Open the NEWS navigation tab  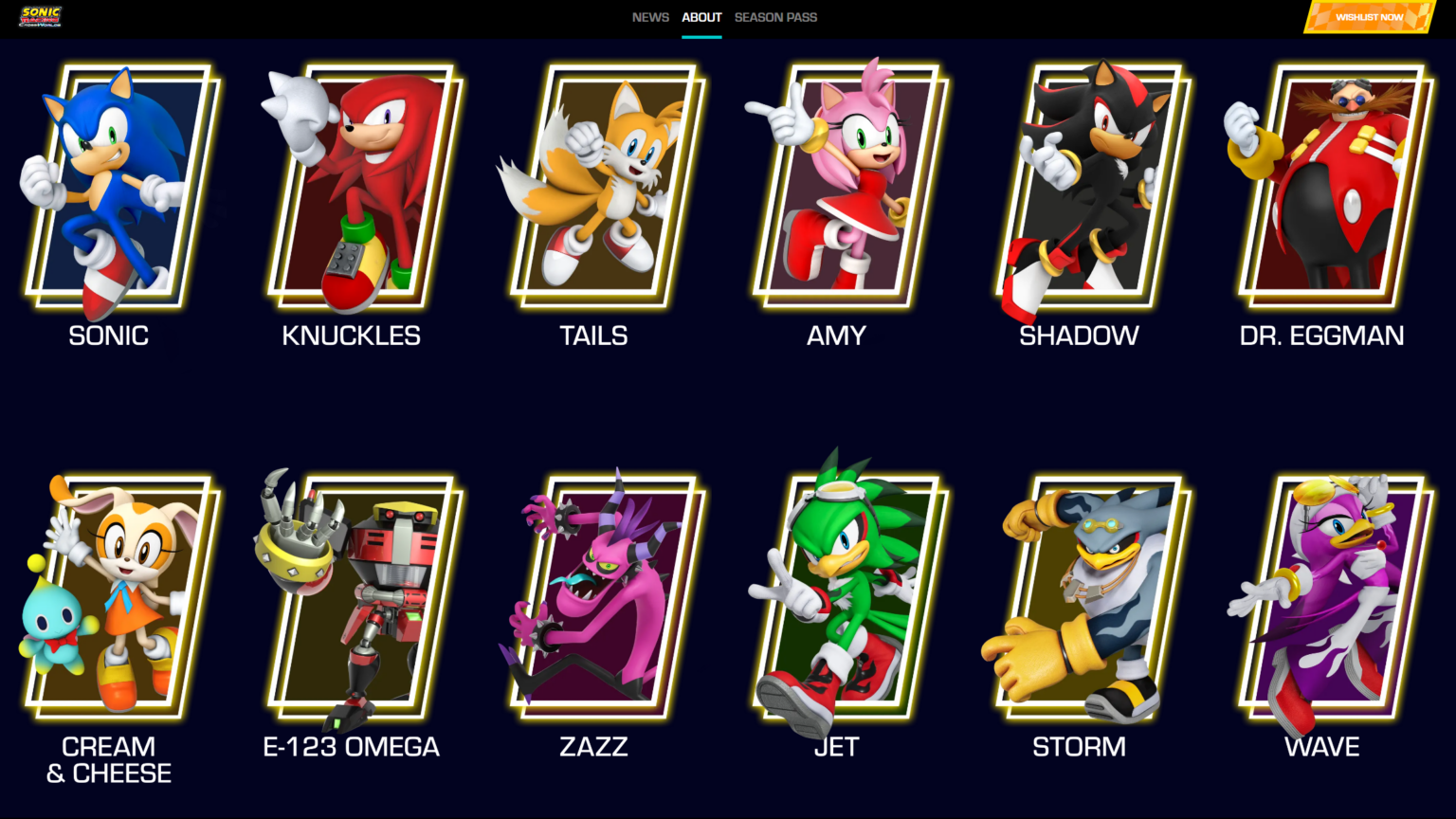click(650, 16)
